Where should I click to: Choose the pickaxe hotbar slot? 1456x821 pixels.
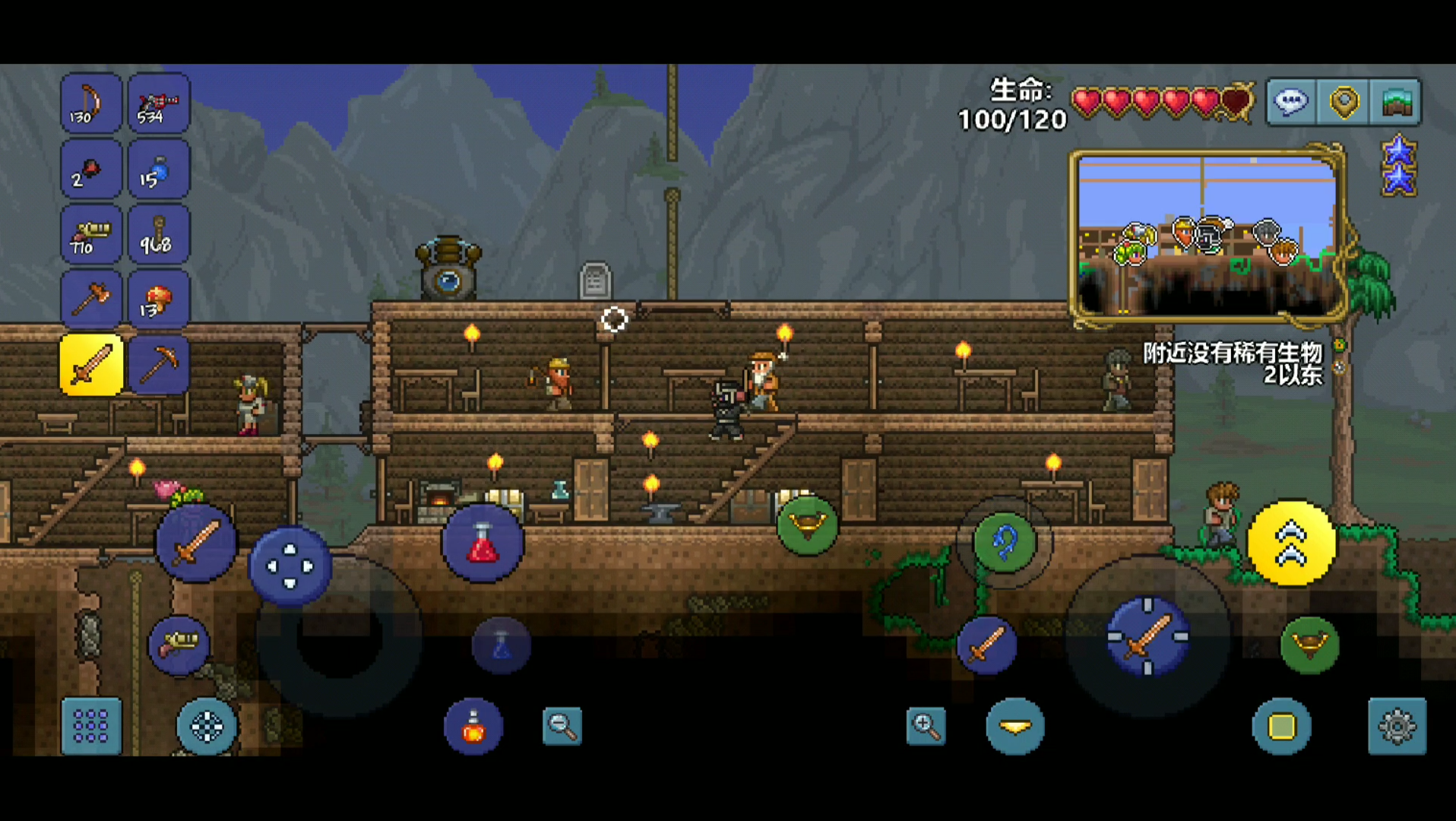[158, 365]
